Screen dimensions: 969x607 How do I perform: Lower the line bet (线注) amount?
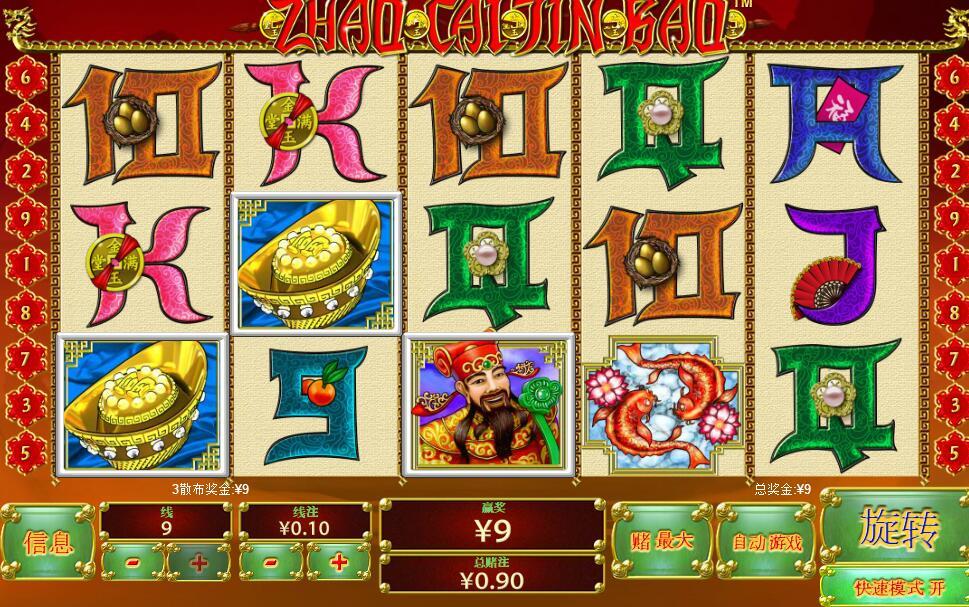[x=271, y=562]
